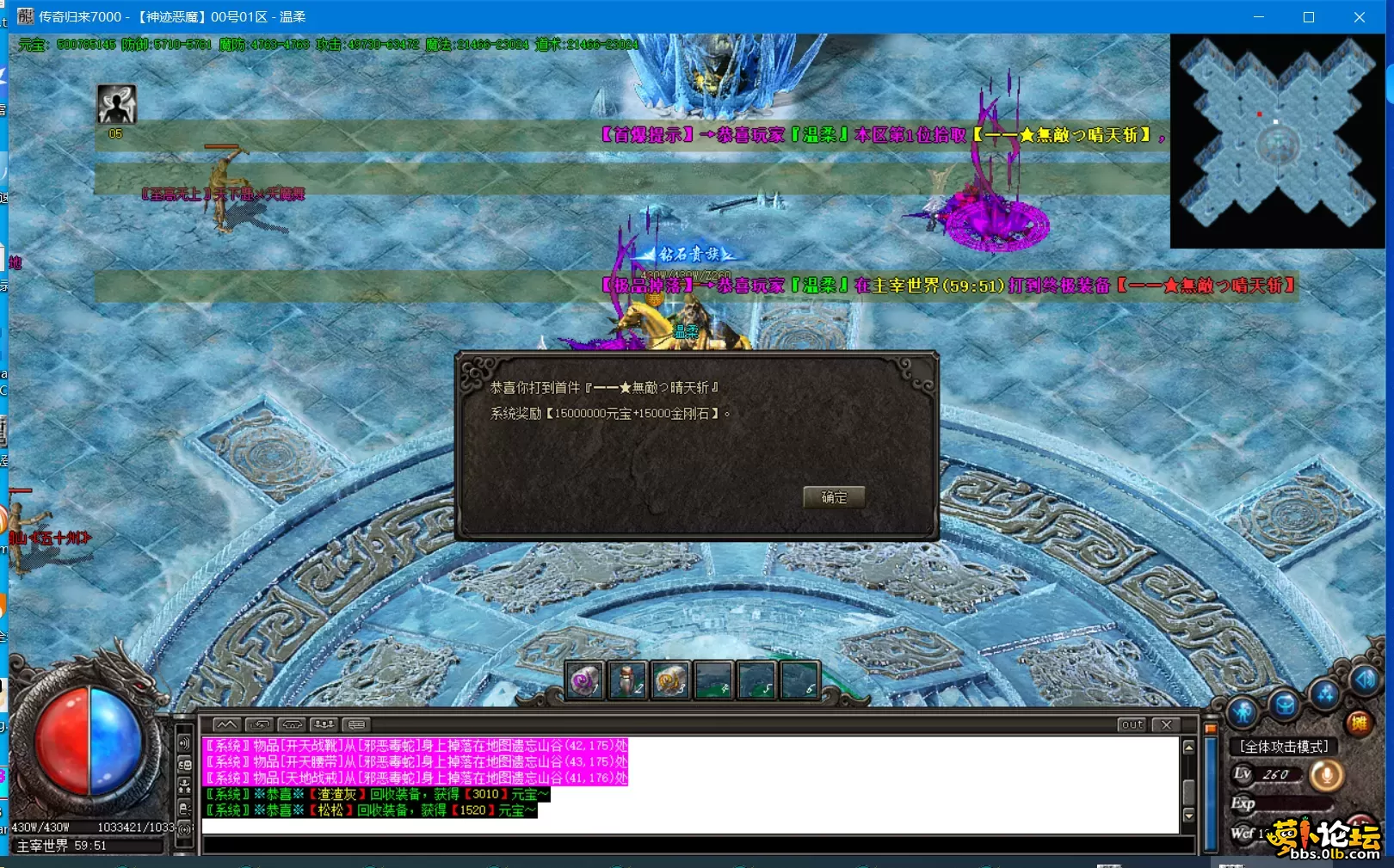This screenshot has width=1394, height=868.
Task: Toggle the 全体攻击模式 attack mode setting
Action: tap(1284, 746)
